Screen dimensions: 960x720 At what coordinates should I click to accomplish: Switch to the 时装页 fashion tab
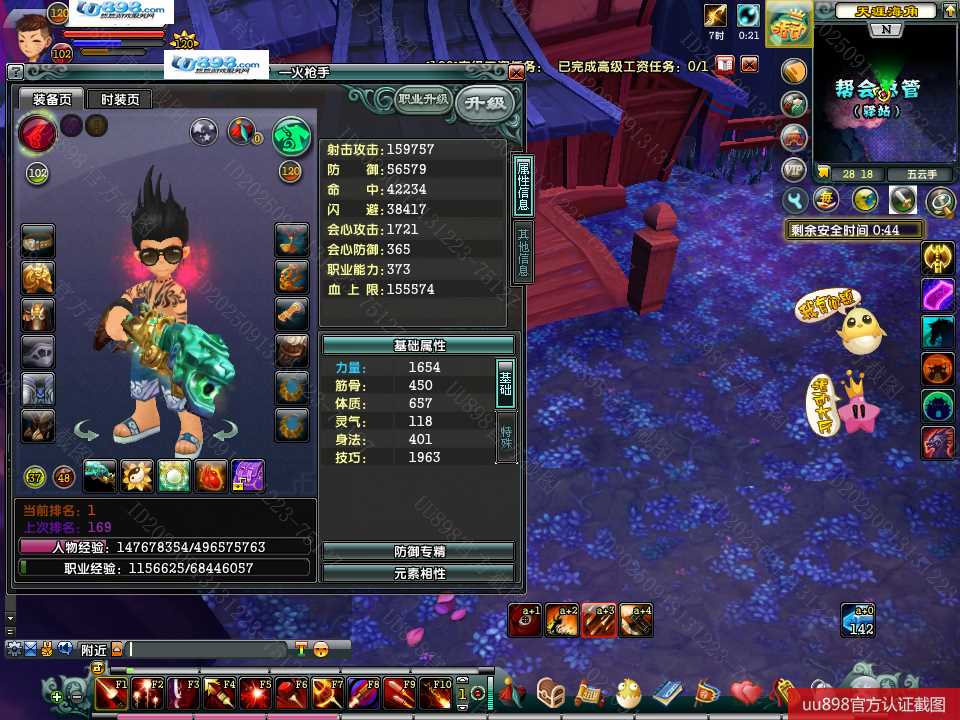[118, 99]
